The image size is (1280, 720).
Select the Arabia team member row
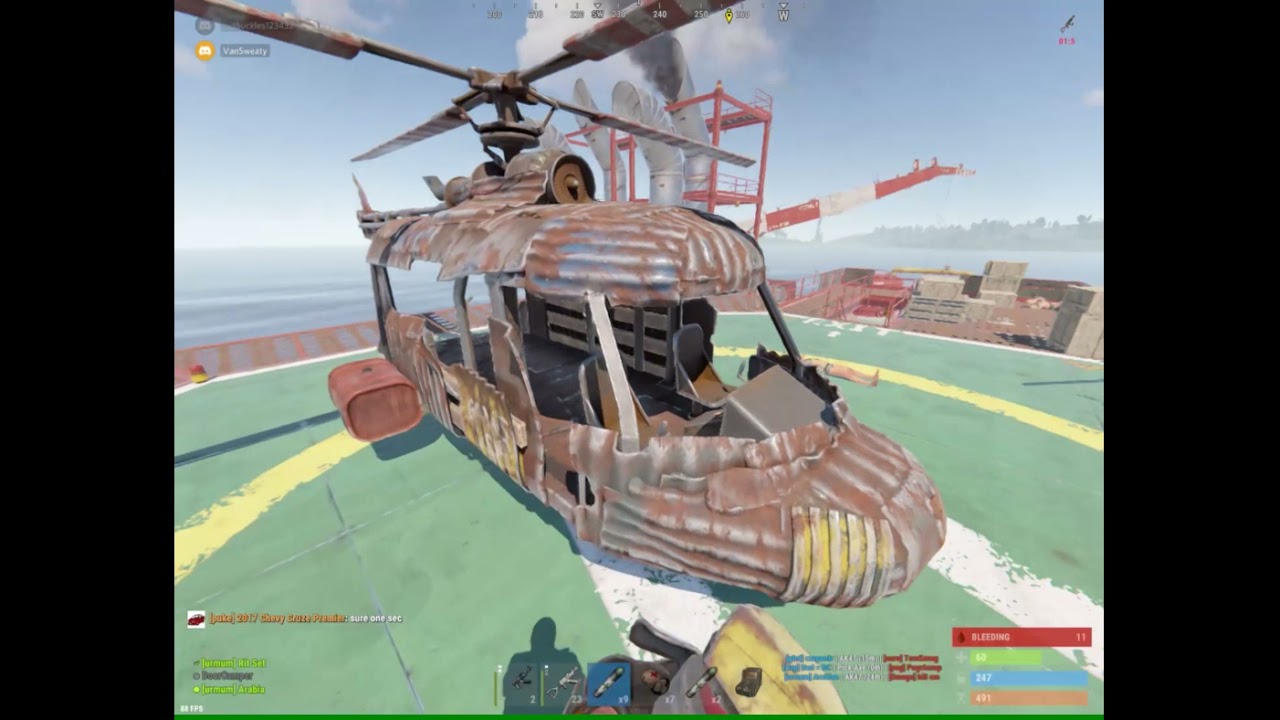pyautogui.click(x=232, y=689)
